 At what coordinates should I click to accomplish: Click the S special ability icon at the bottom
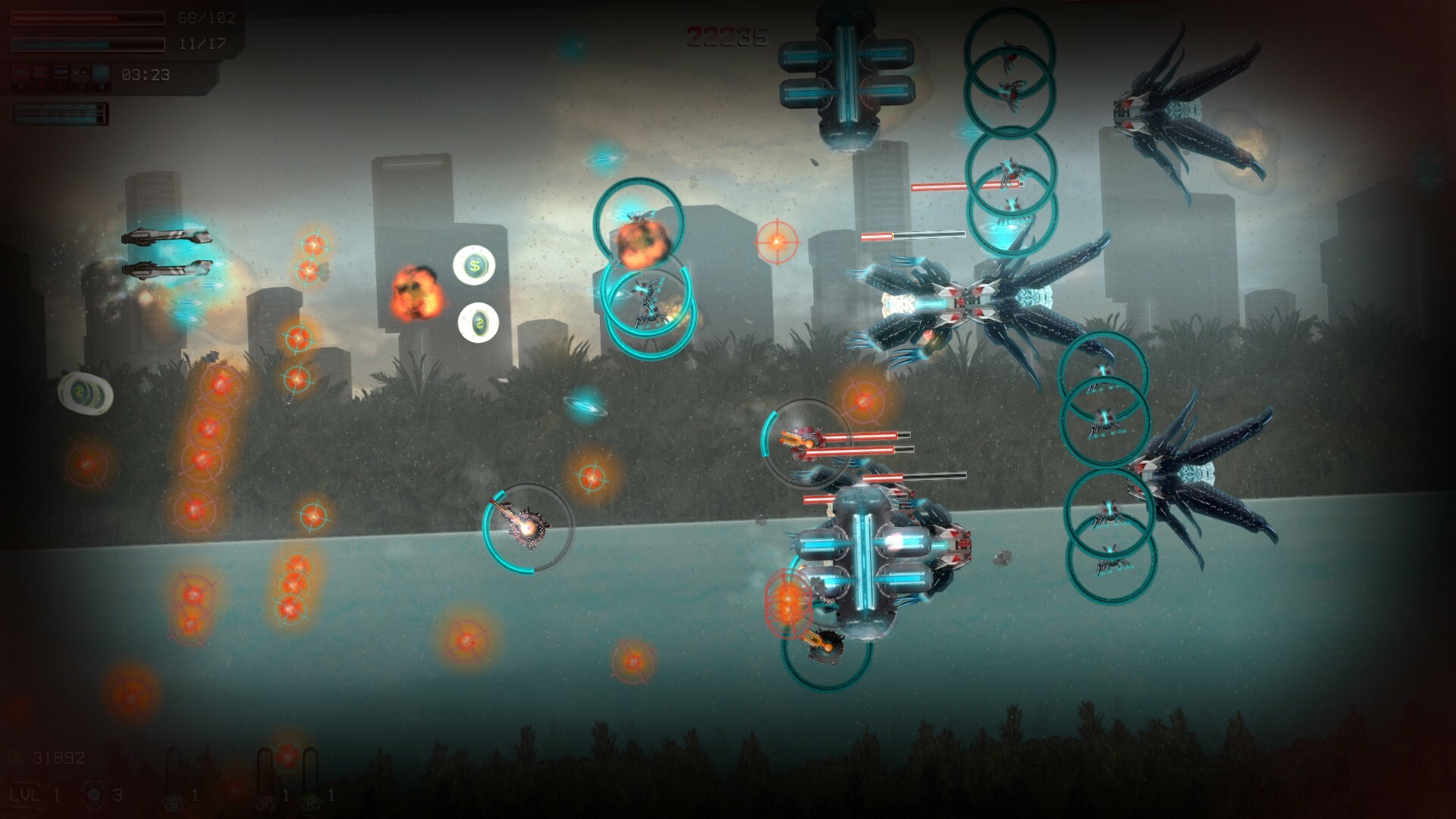[x=174, y=801]
